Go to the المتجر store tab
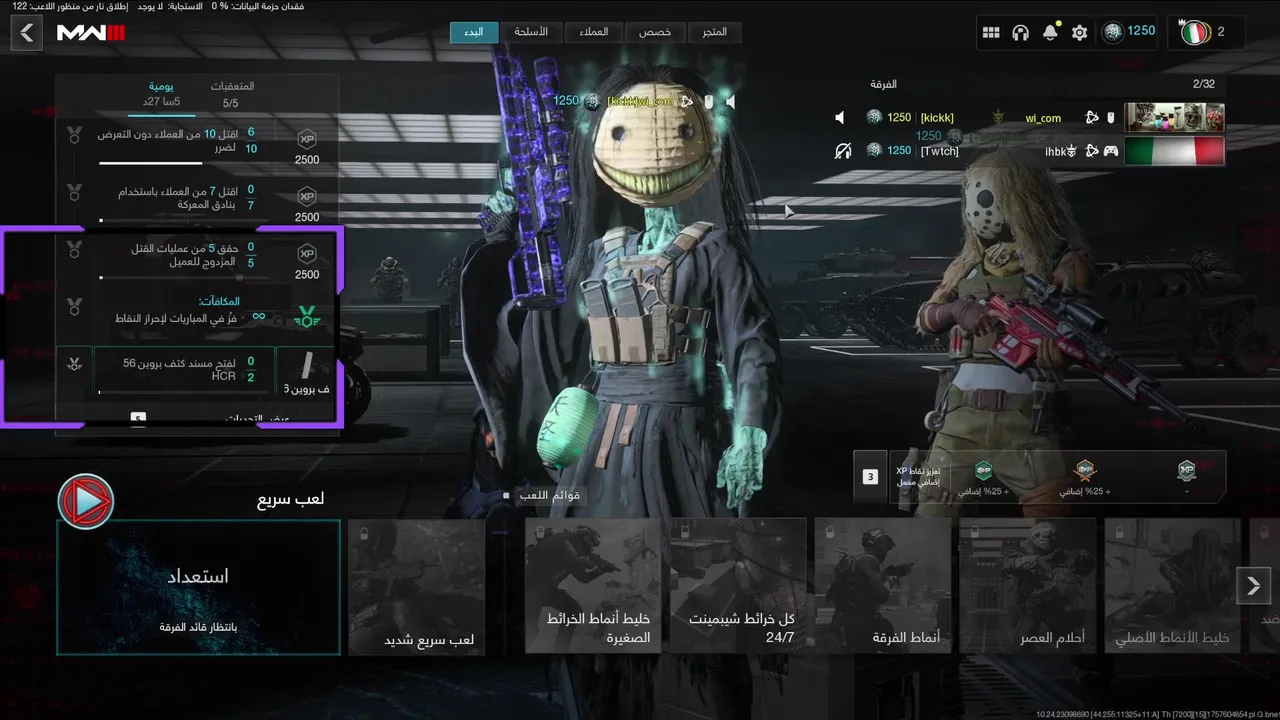This screenshot has width=1280, height=720. (715, 32)
